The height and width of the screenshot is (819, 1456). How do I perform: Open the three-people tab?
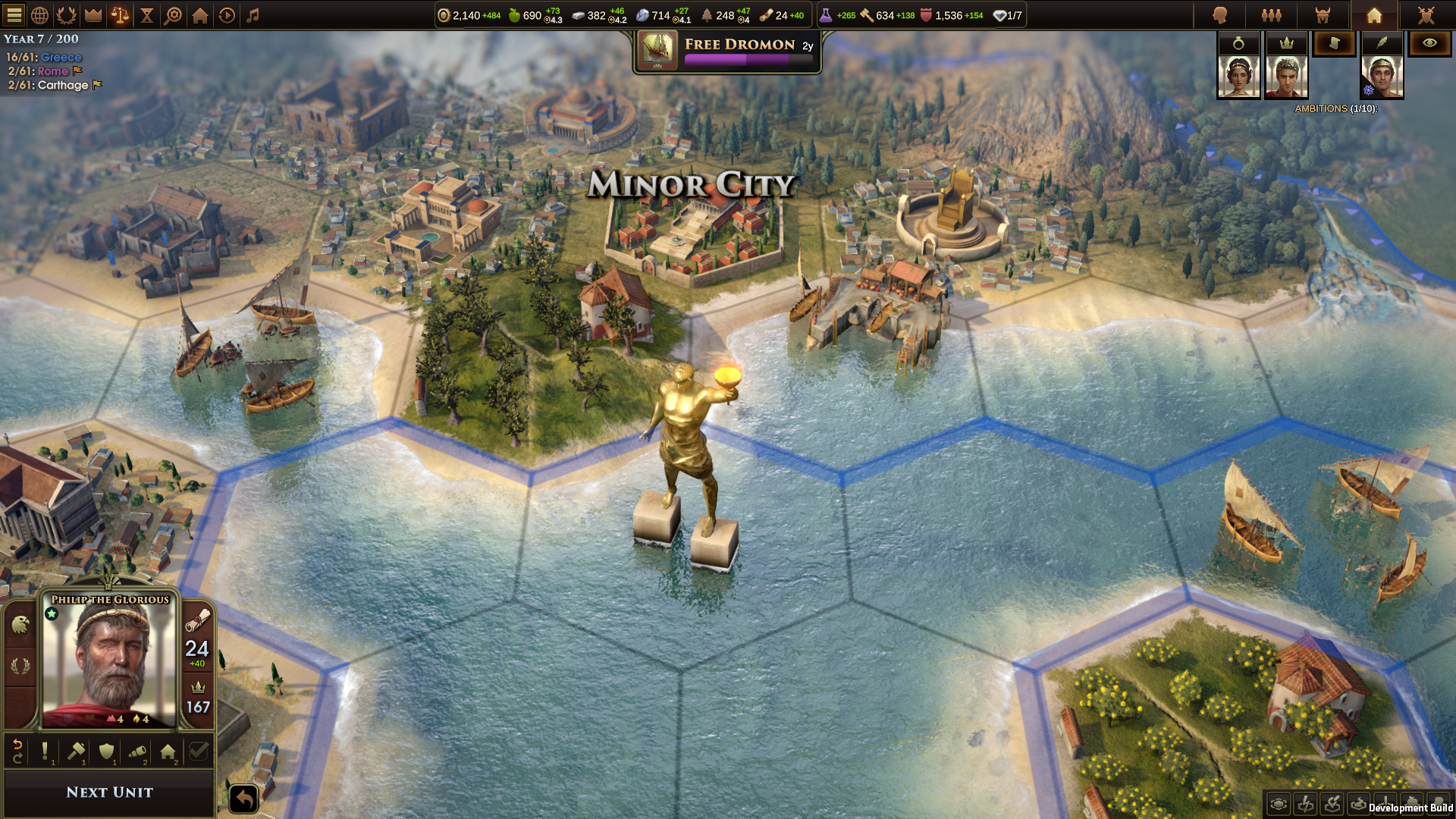click(1272, 15)
